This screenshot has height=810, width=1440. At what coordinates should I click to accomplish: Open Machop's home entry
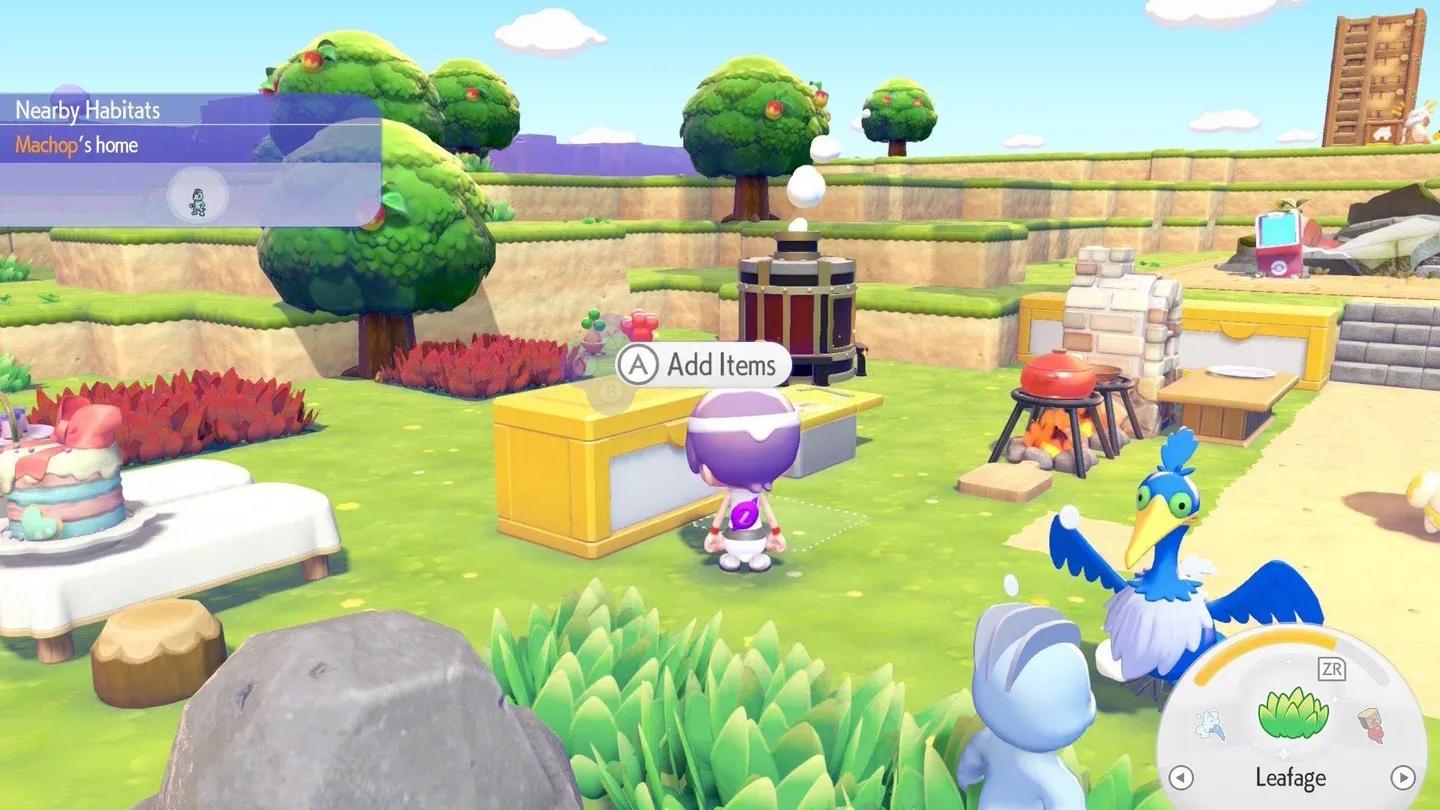click(x=78, y=144)
